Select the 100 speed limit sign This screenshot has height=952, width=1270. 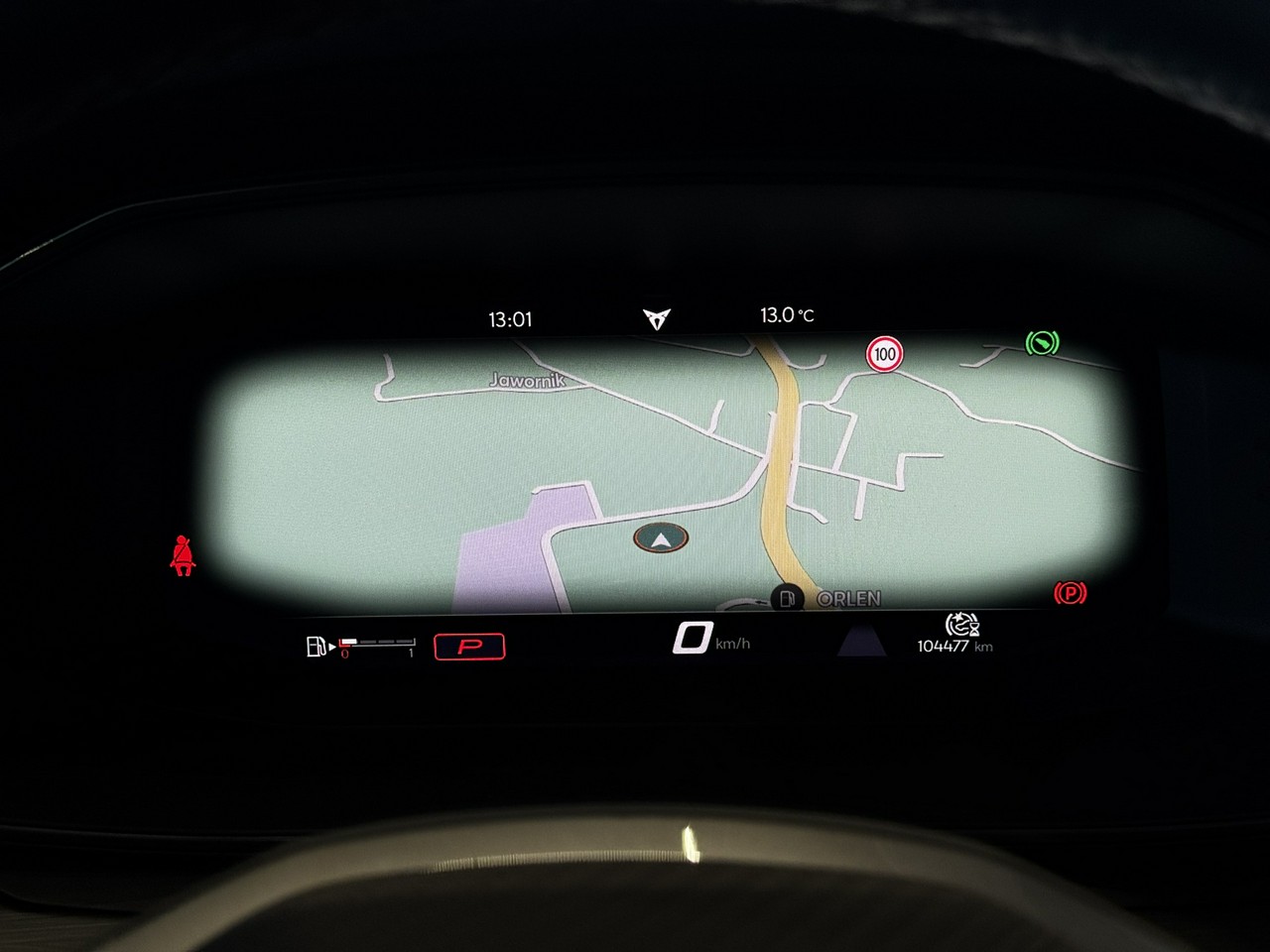[884, 354]
